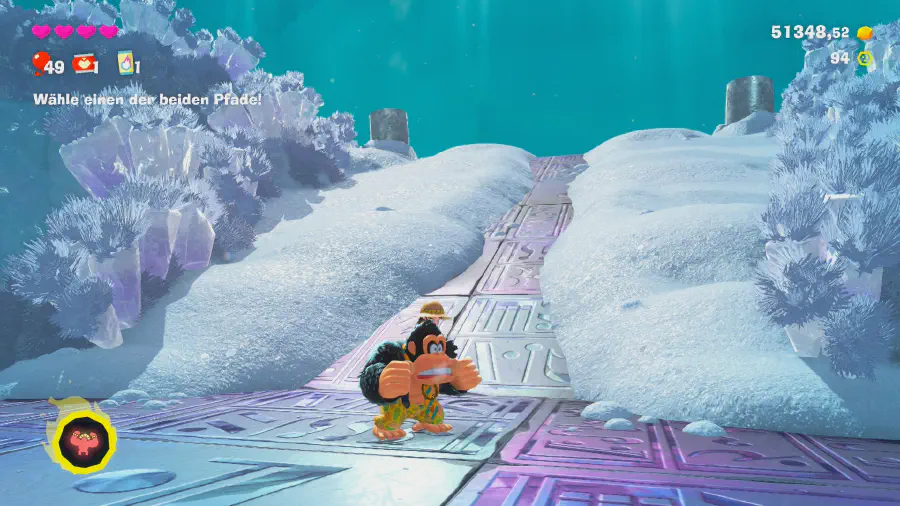Click the yellow hexagon chip icon

(x=865, y=59)
